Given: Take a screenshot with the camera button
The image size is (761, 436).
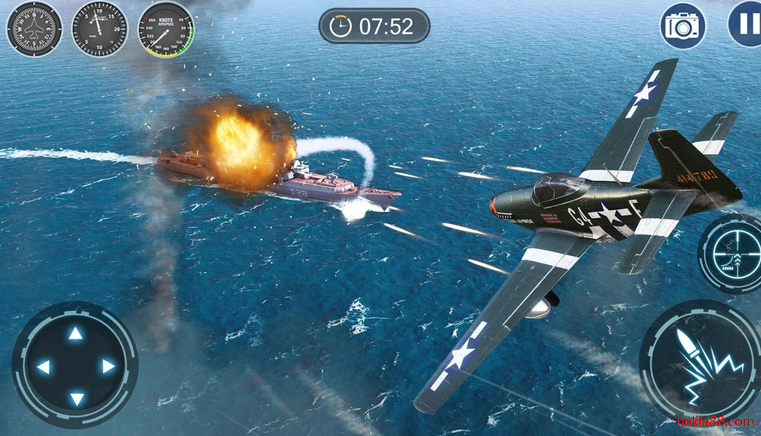Looking at the screenshot, I should click(684, 26).
